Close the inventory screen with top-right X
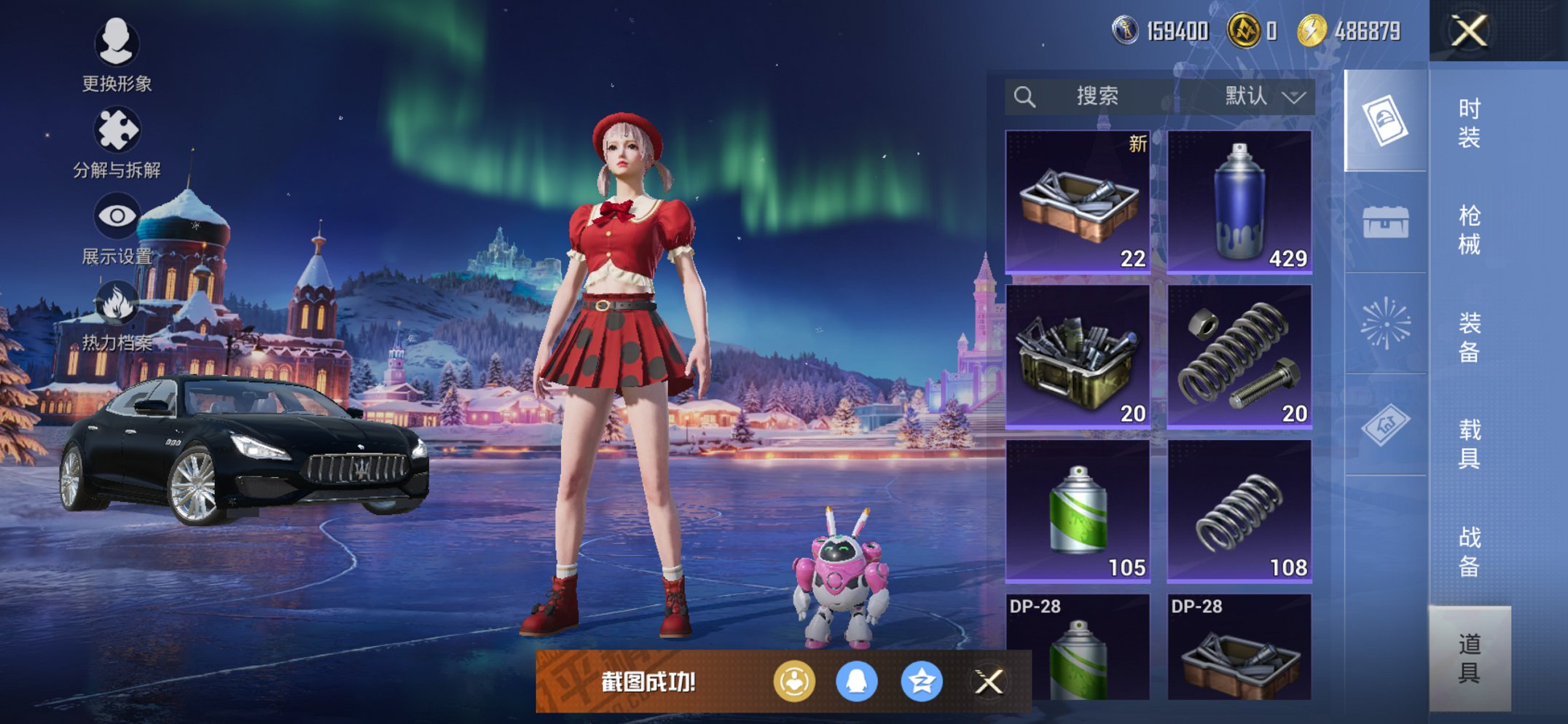 (x=1468, y=31)
